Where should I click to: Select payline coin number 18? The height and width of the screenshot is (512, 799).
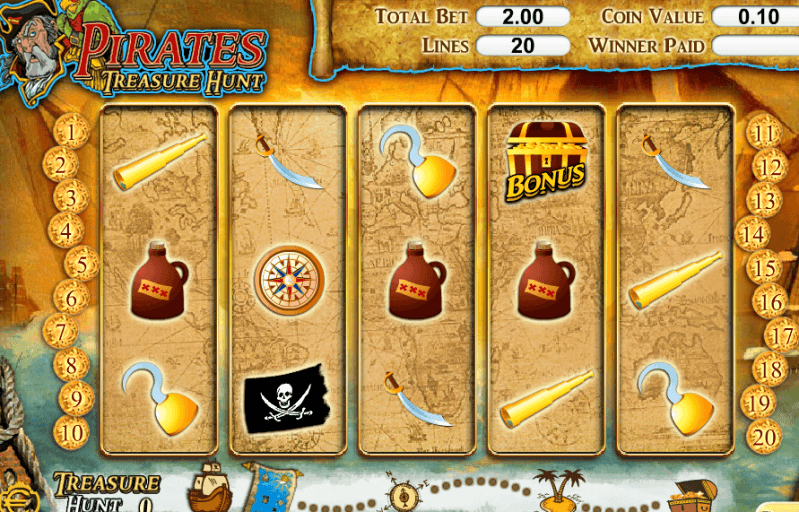pos(771,369)
